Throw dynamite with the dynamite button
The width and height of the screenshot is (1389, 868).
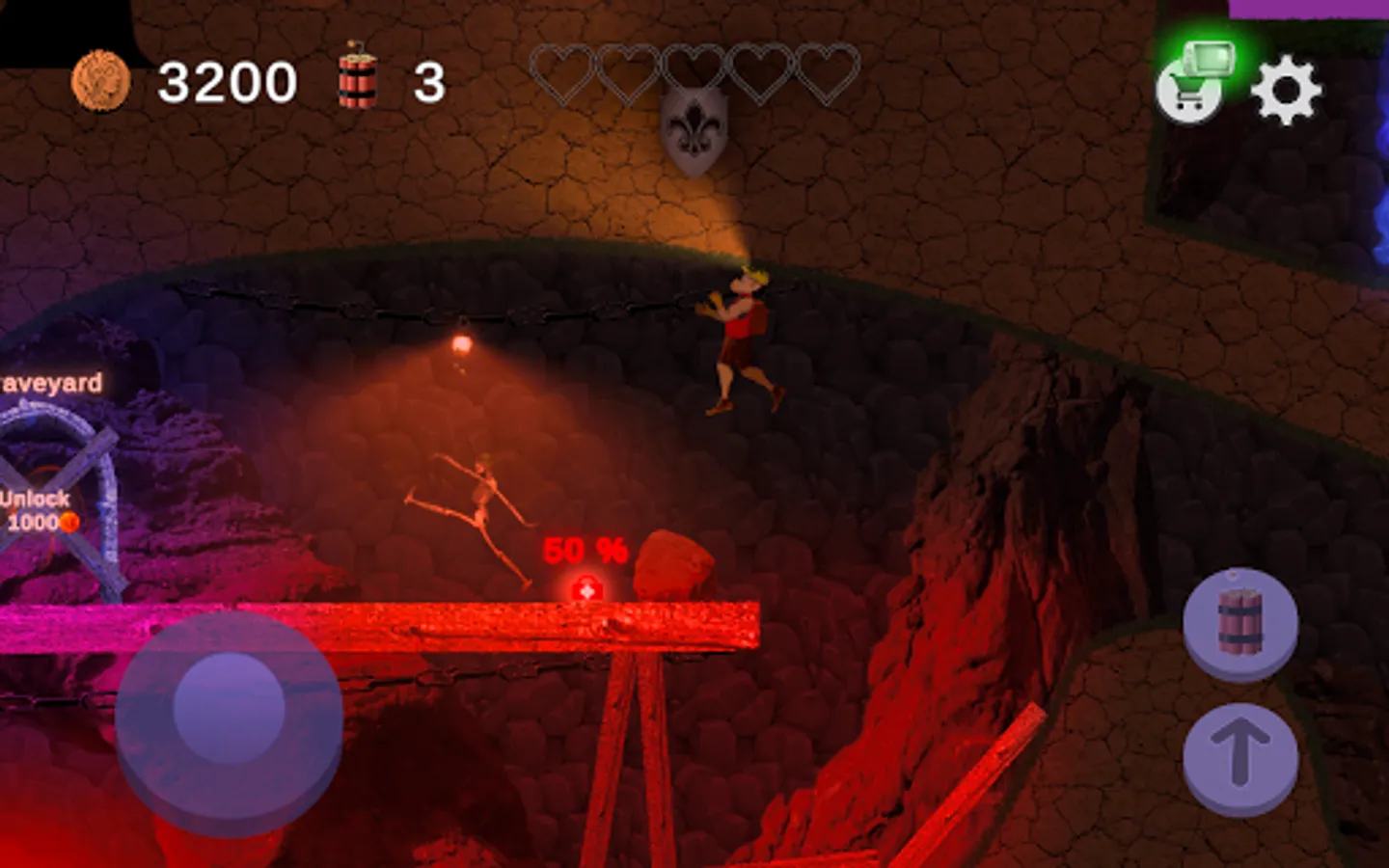click(1240, 623)
